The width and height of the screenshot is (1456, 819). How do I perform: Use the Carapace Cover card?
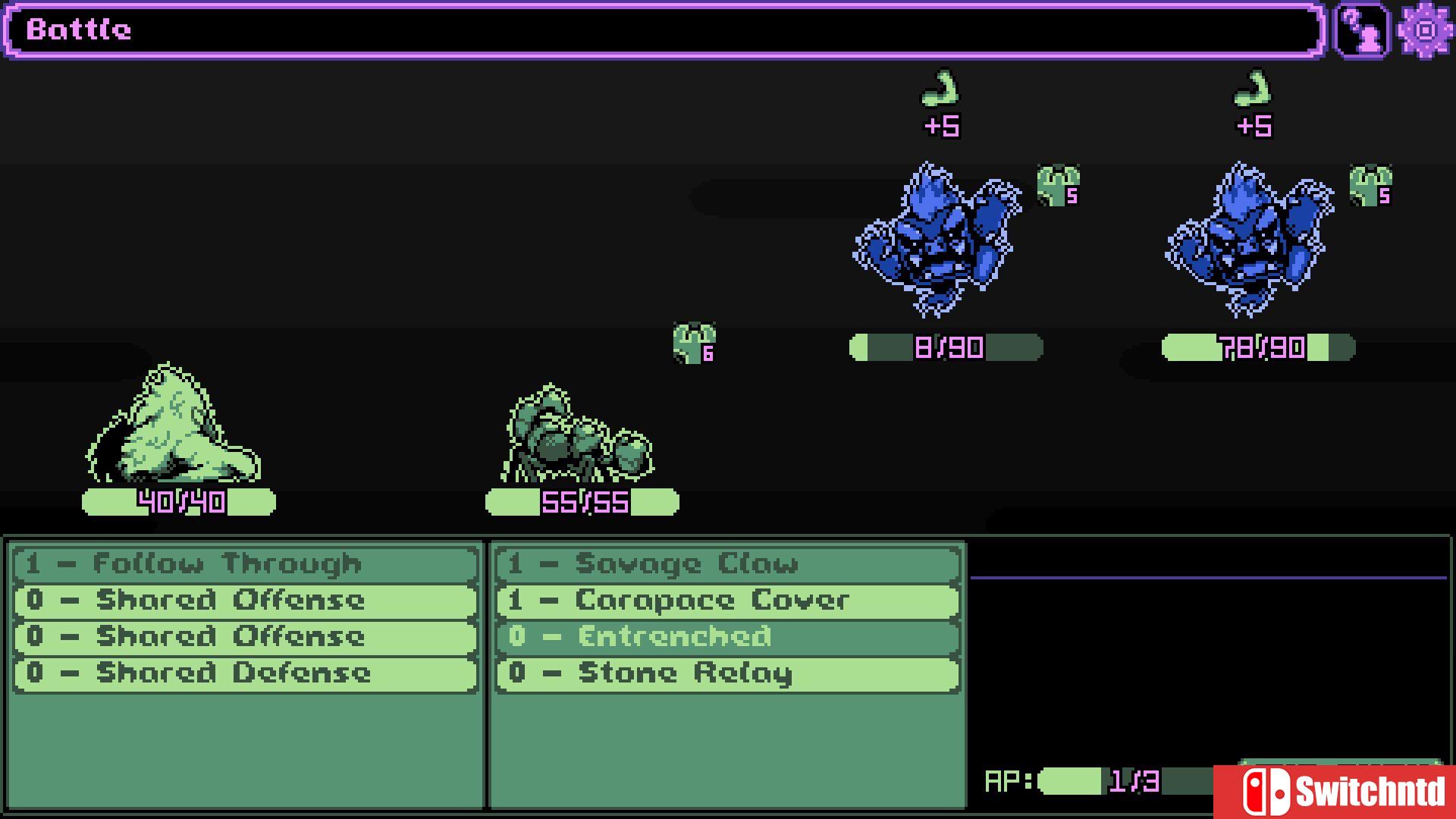(728, 601)
